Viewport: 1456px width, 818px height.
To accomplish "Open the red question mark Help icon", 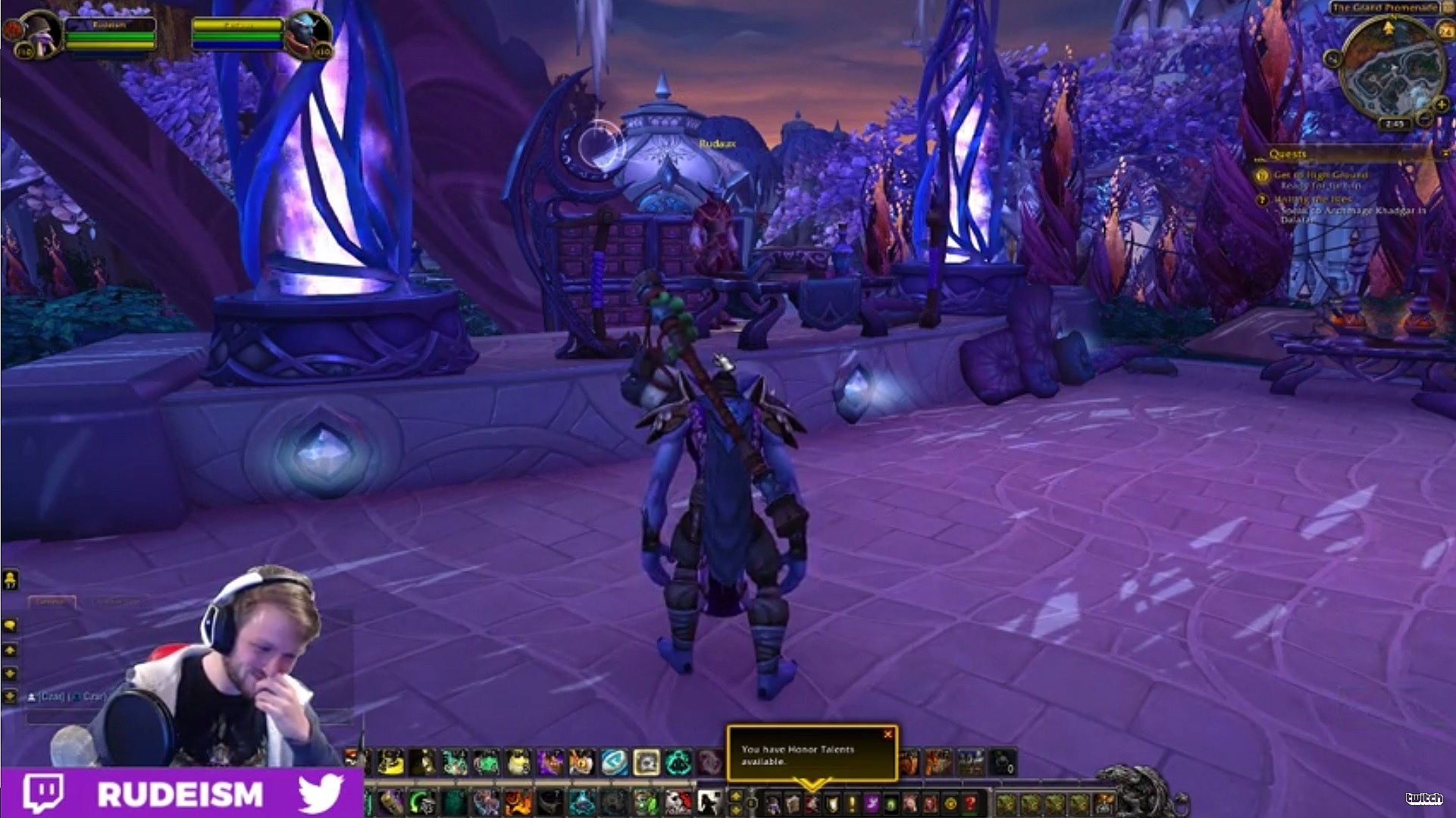I will [x=969, y=803].
